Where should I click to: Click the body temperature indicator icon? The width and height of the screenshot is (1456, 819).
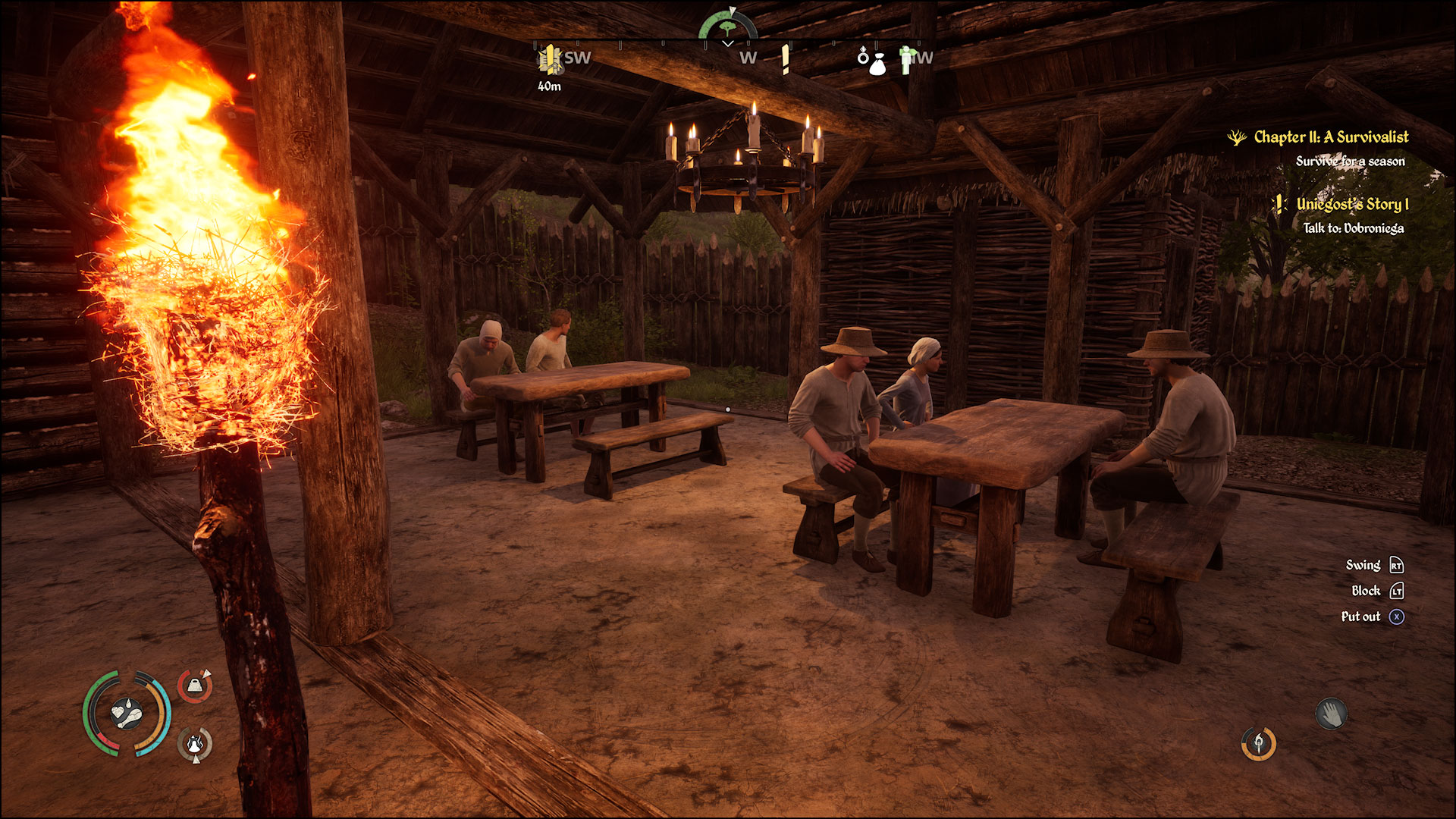pos(195,744)
